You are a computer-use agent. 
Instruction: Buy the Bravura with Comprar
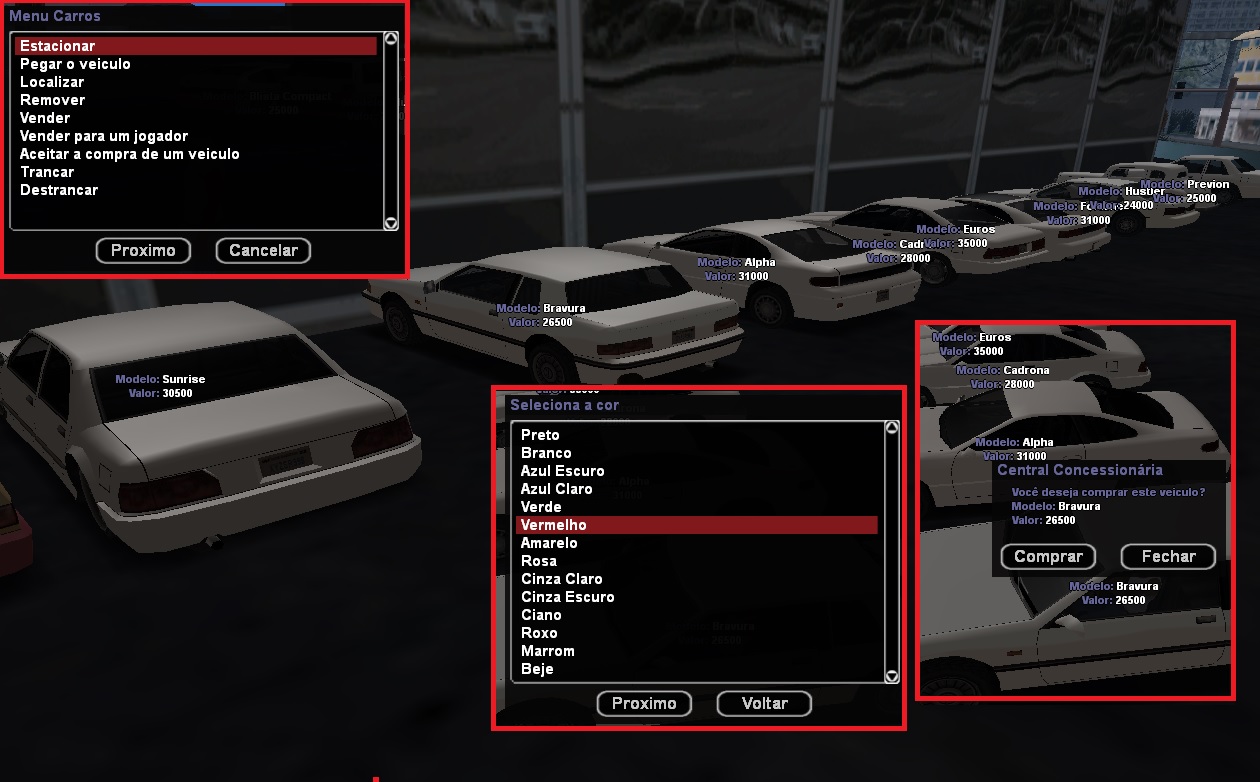point(1048,557)
